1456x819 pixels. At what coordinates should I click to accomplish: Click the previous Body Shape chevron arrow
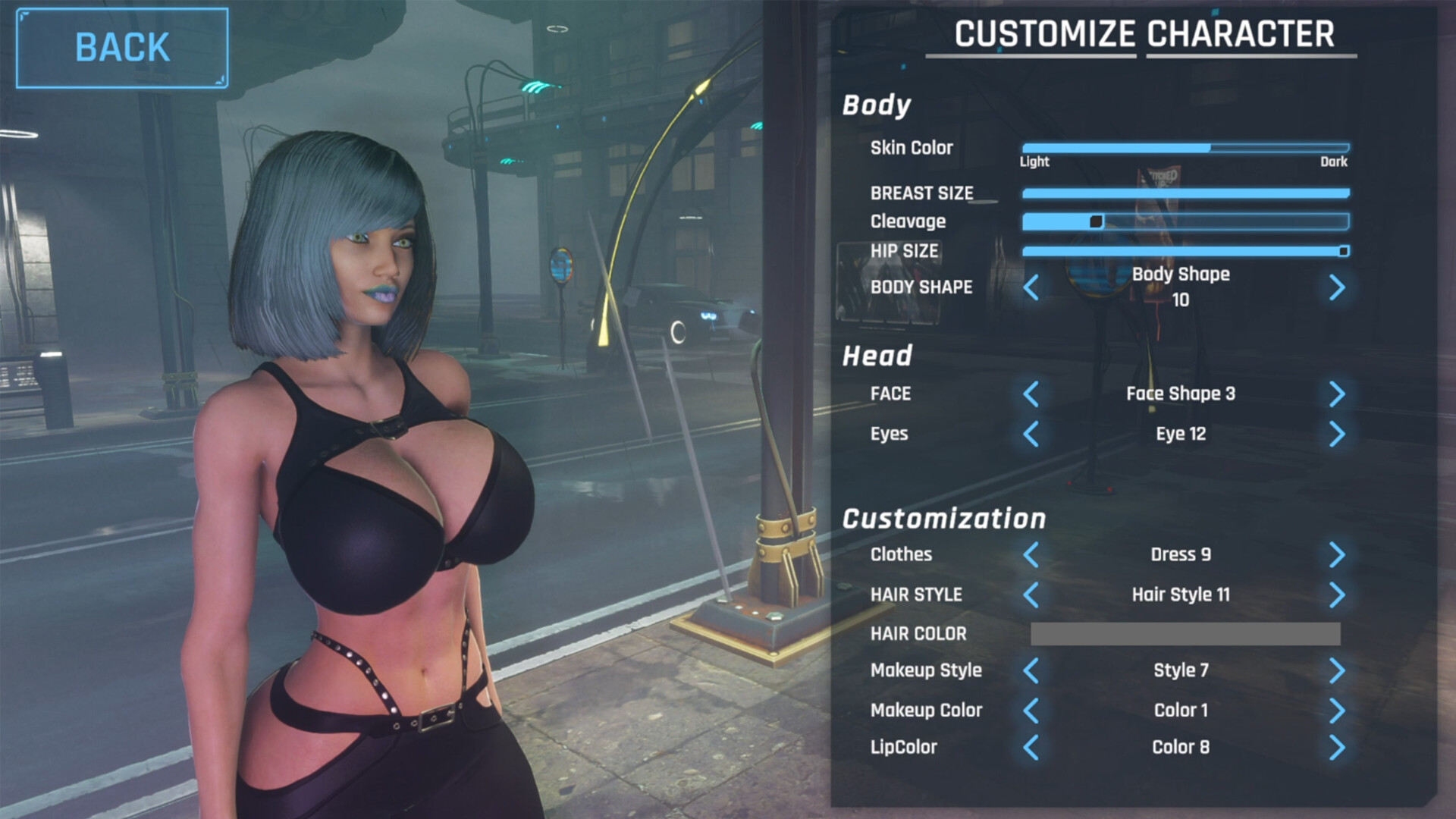pos(1030,288)
